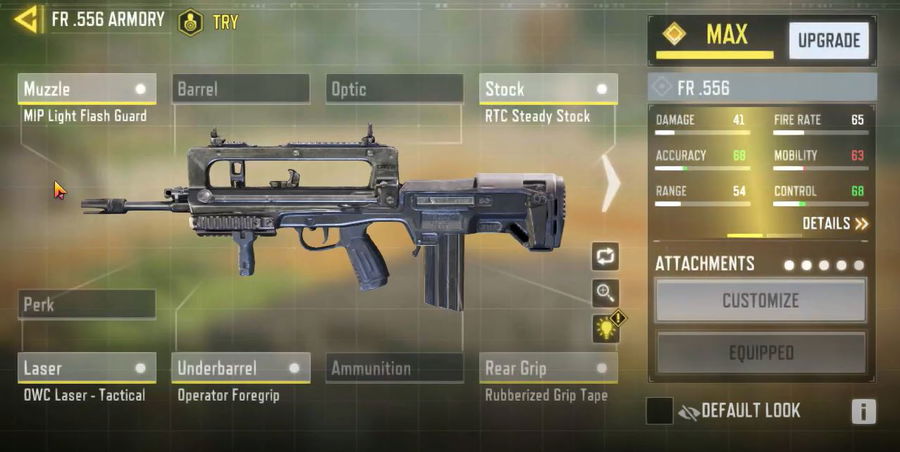The height and width of the screenshot is (452, 900).
Task: Select the empty Barrel slot
Action: [240, 89]
